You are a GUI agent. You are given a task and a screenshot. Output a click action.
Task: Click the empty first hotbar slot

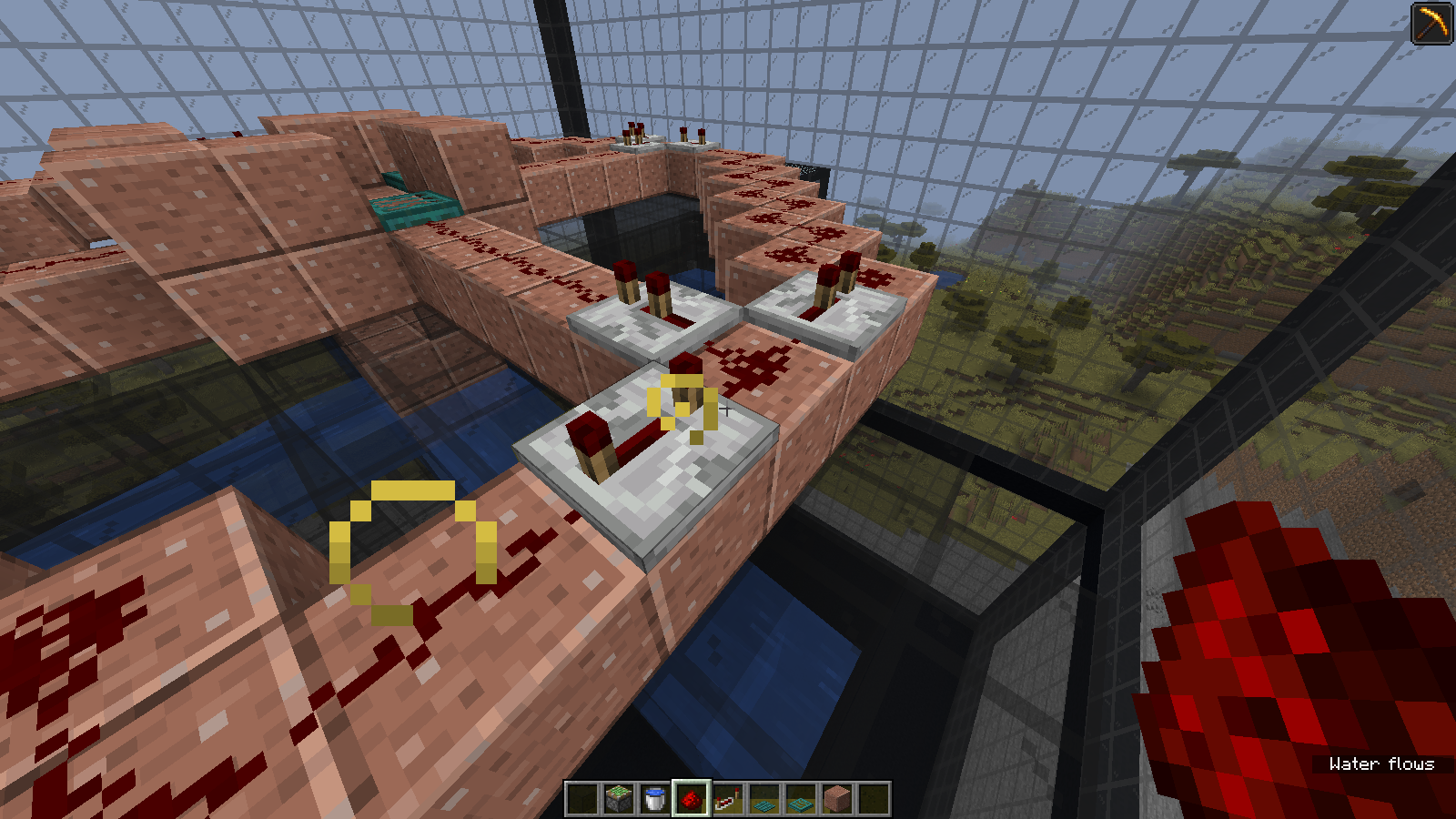[x=581, y=798]
